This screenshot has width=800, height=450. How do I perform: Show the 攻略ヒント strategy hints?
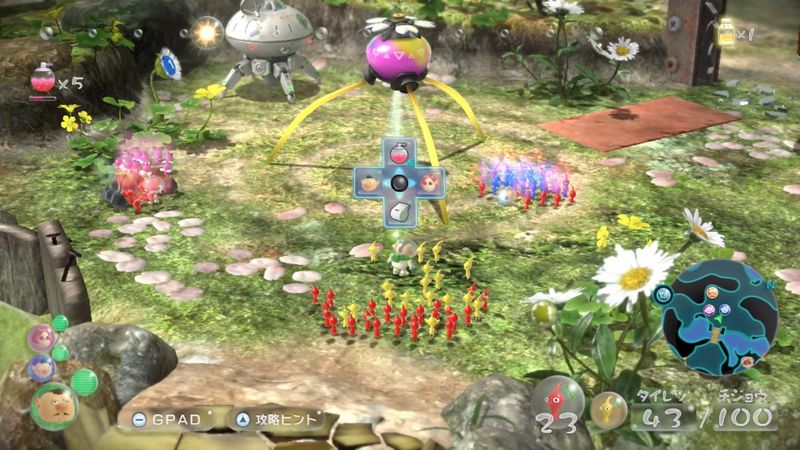(x=278, y=418)
